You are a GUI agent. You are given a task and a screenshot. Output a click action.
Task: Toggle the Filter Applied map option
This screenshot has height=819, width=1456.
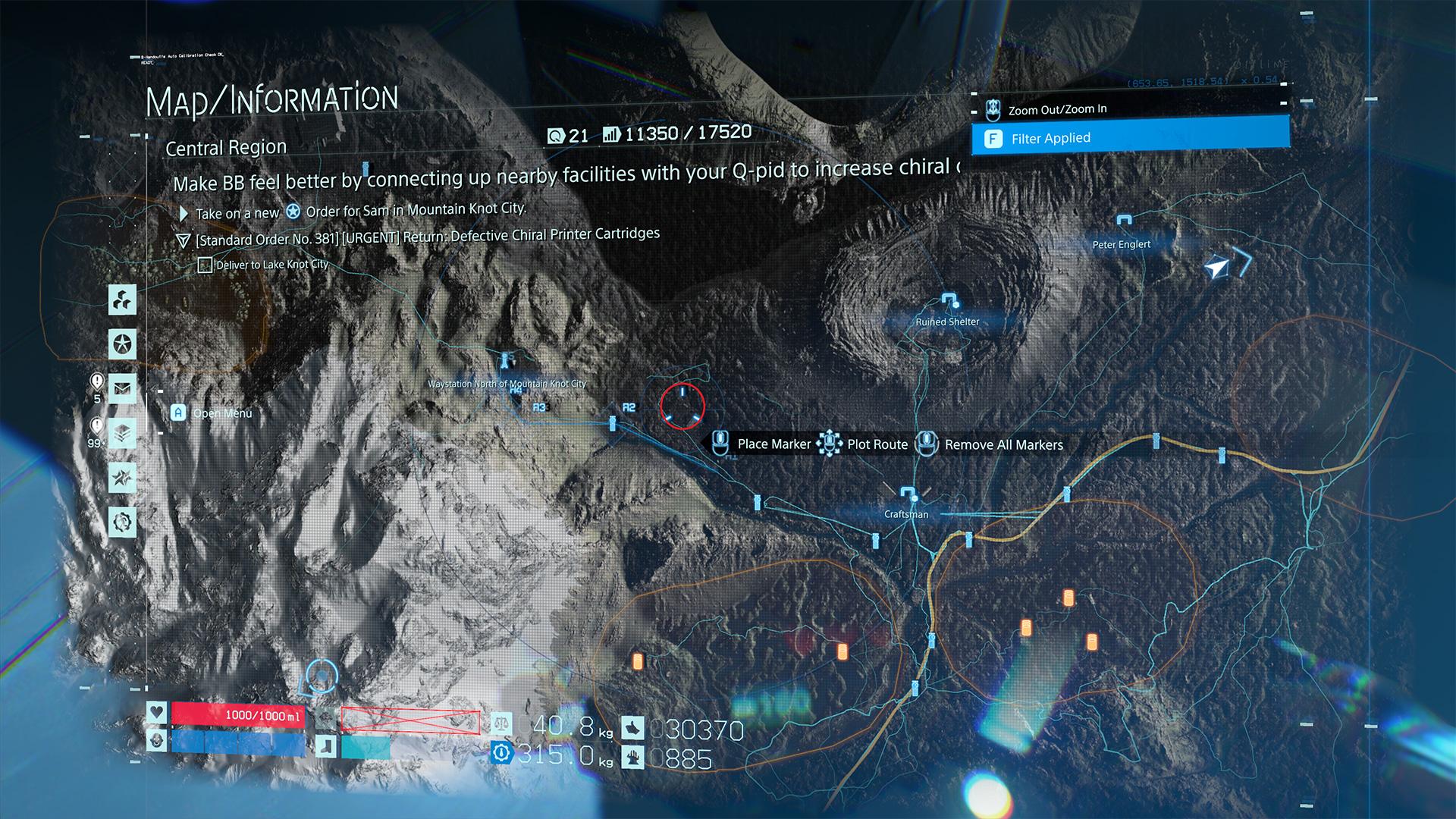(1130, 139)
